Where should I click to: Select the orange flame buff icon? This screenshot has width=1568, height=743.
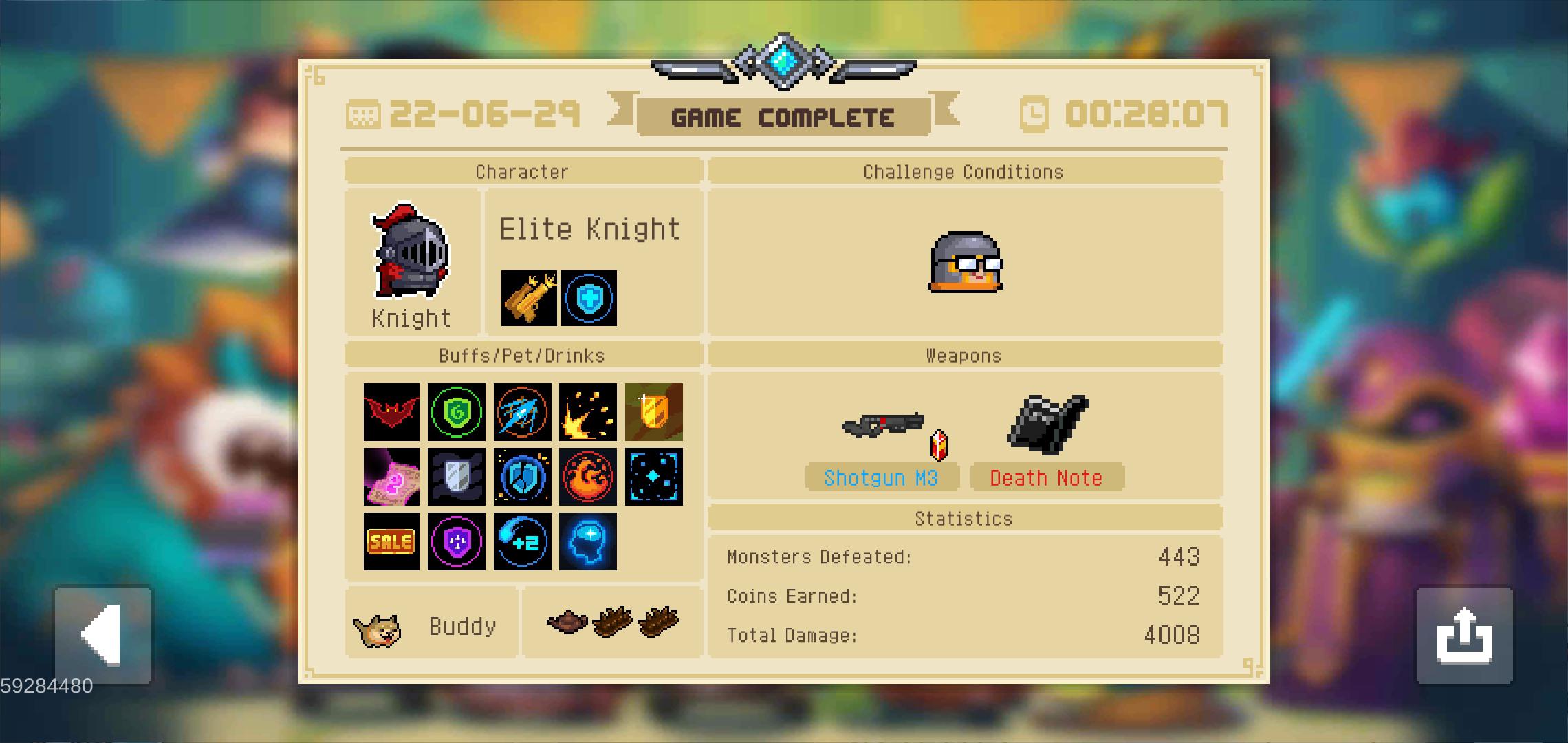(x=589, y=478)
